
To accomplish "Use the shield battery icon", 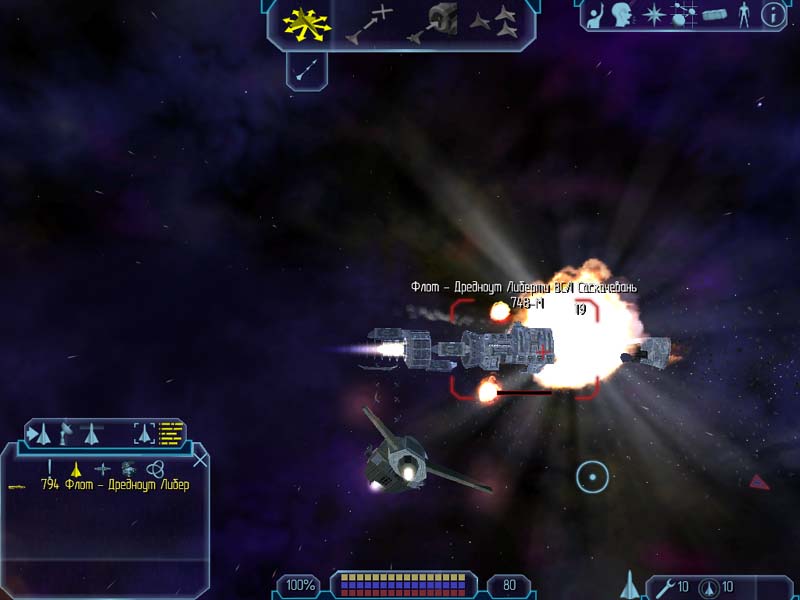I will click(x=708, y=585).
